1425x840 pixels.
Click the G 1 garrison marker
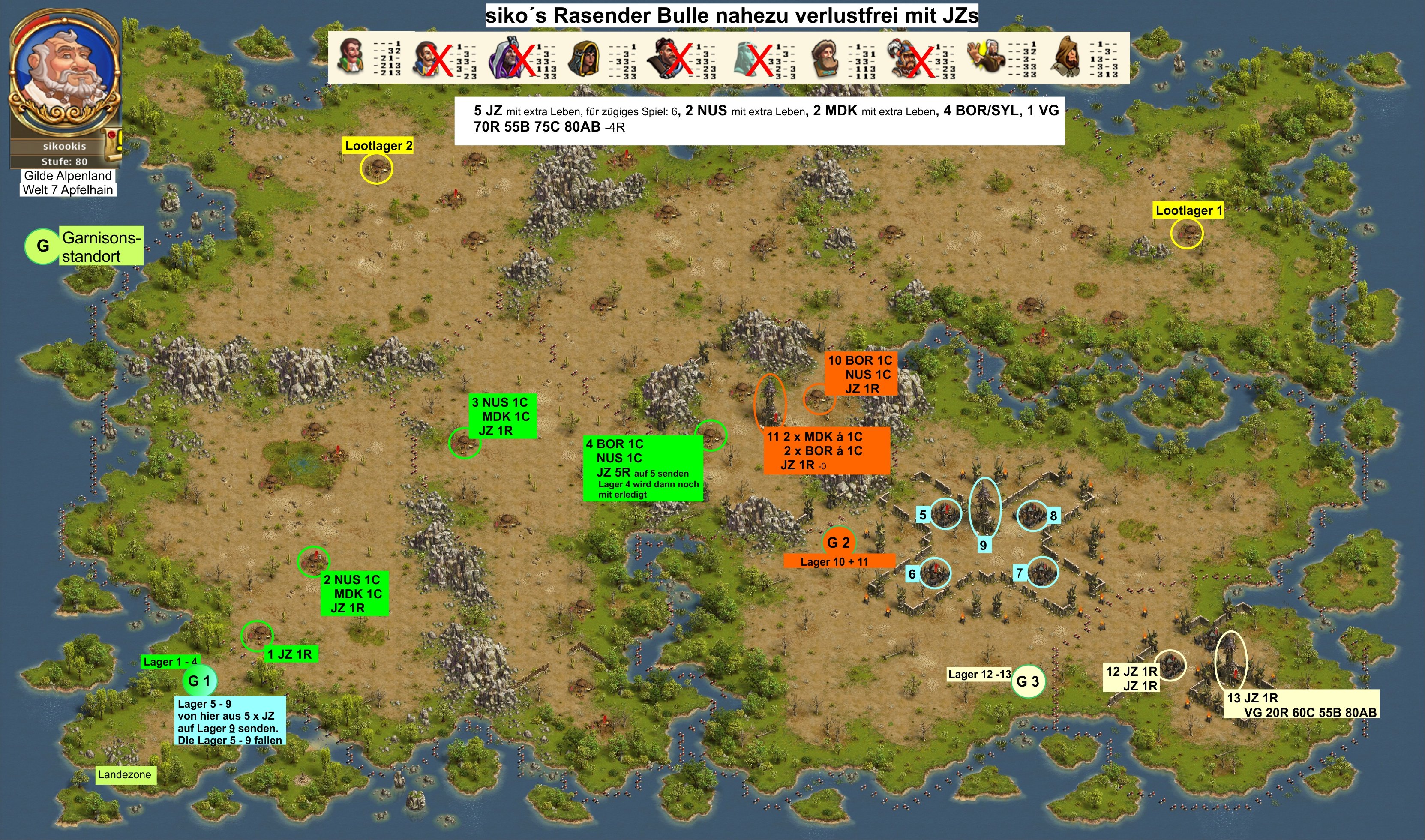click(199, 681)
